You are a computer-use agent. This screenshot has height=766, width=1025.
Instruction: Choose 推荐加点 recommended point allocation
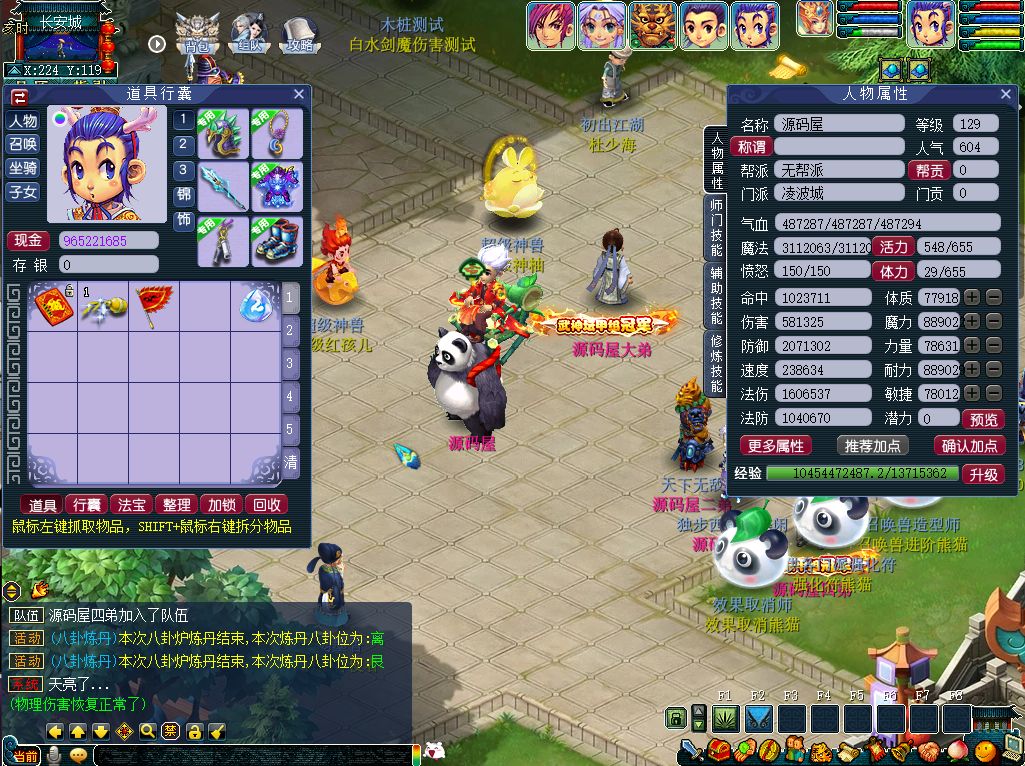coord(871,446)
